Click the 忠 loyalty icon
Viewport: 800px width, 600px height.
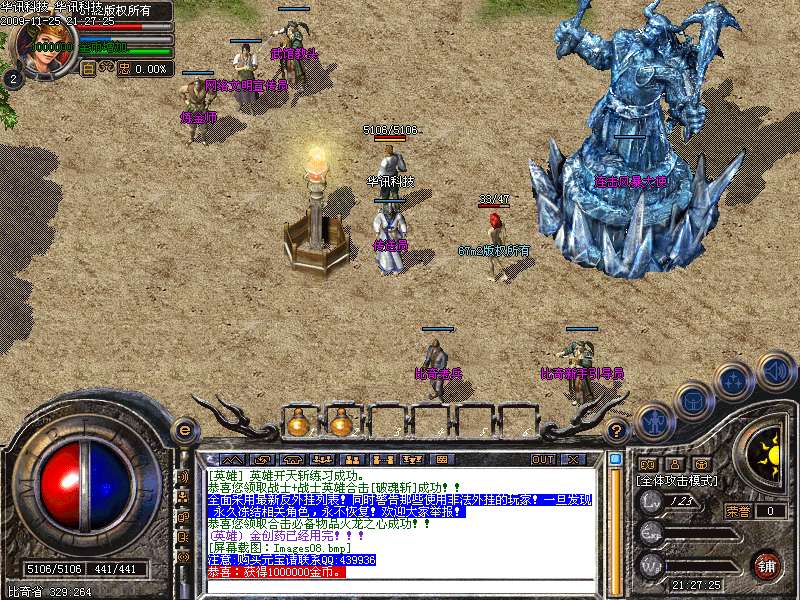(124, 69)
